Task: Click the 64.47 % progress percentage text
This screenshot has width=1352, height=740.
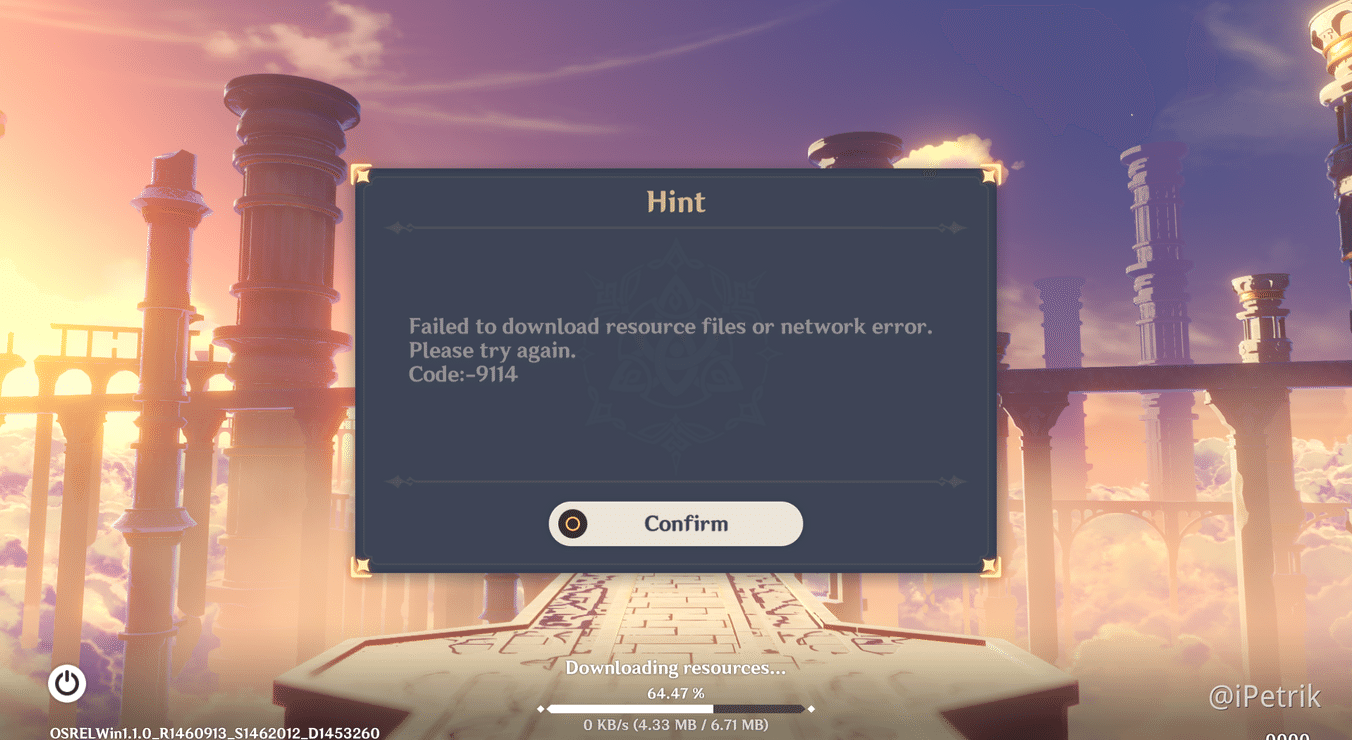Action: point(675,689)
